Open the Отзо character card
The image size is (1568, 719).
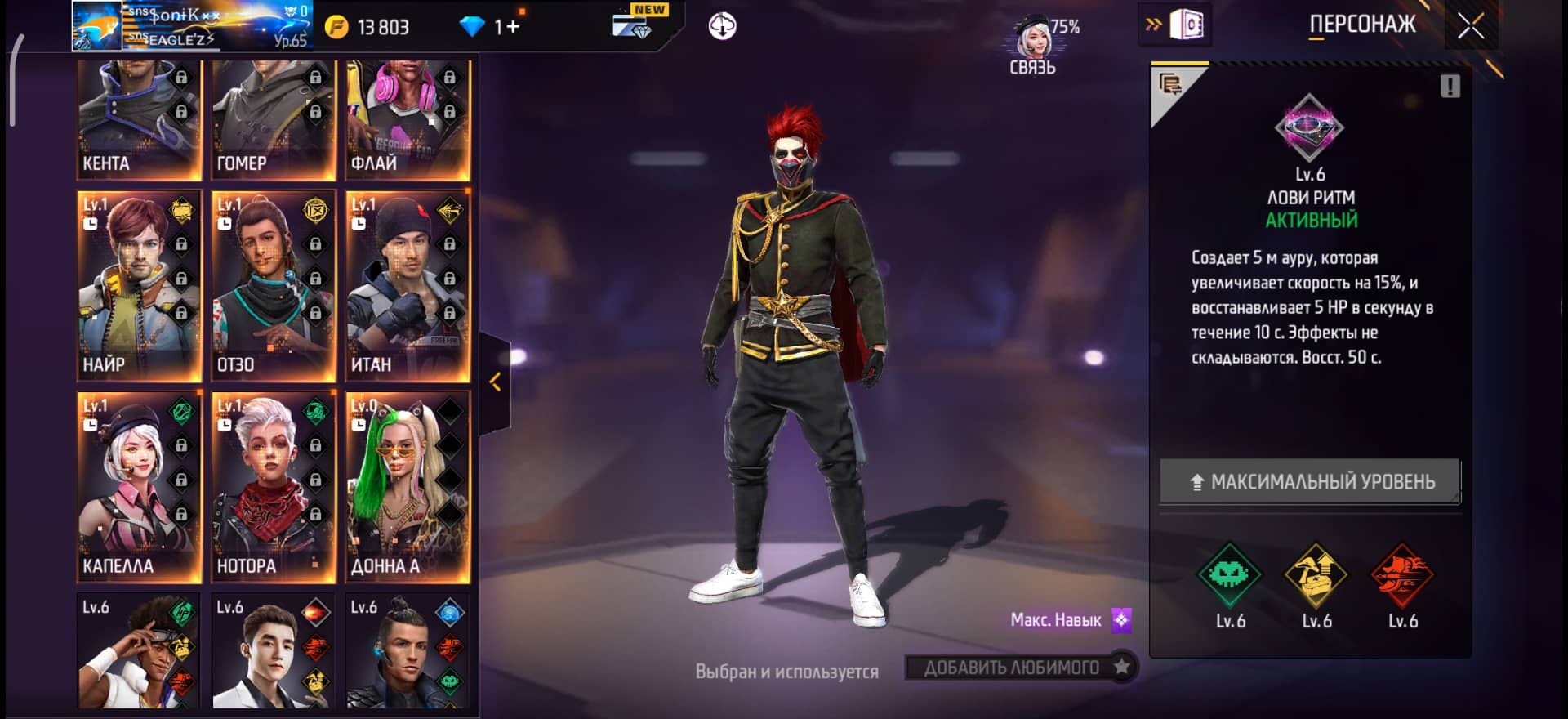pos(273,286)
